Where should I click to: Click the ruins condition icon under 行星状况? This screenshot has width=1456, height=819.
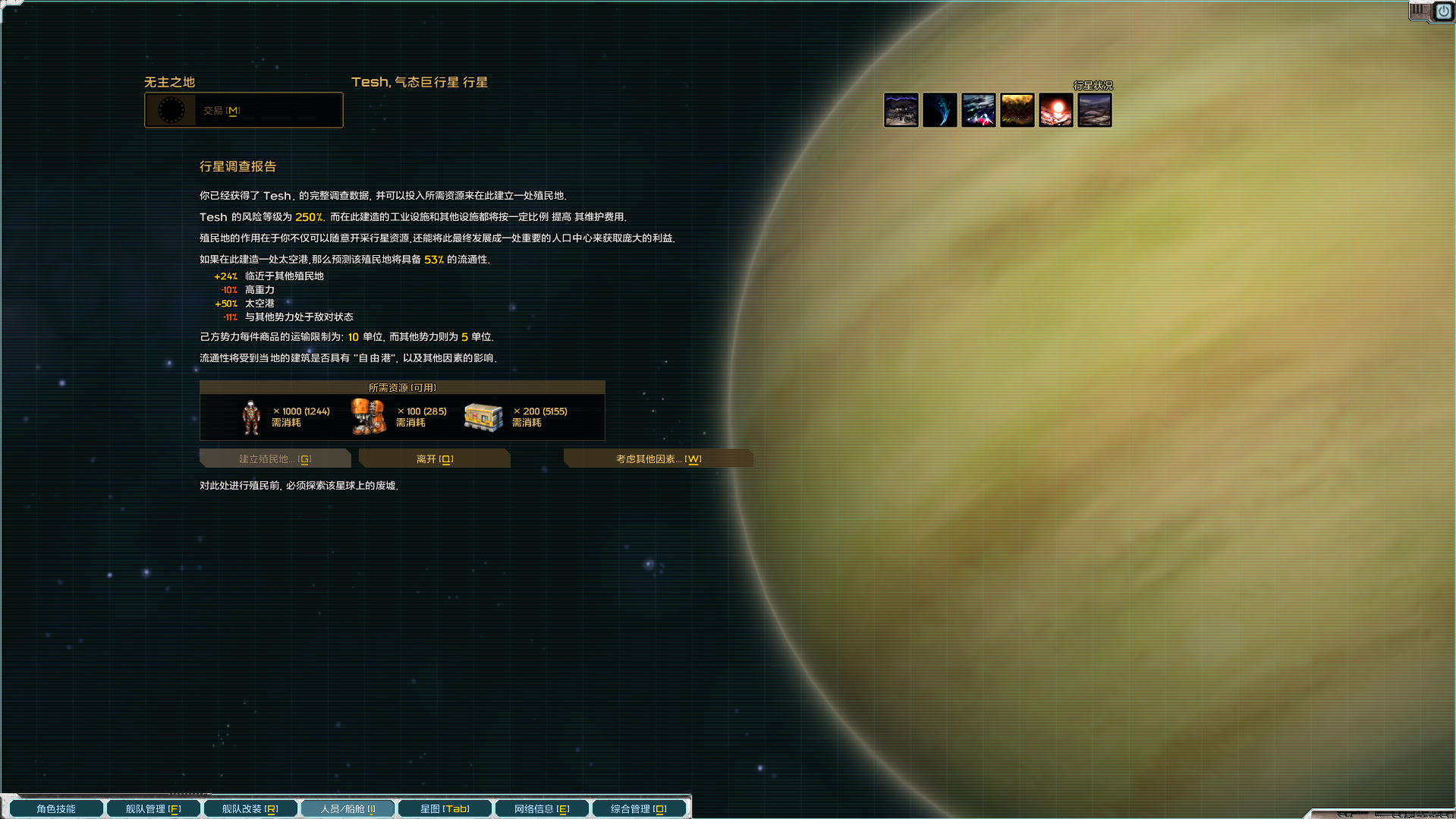(x=901, y=110)
